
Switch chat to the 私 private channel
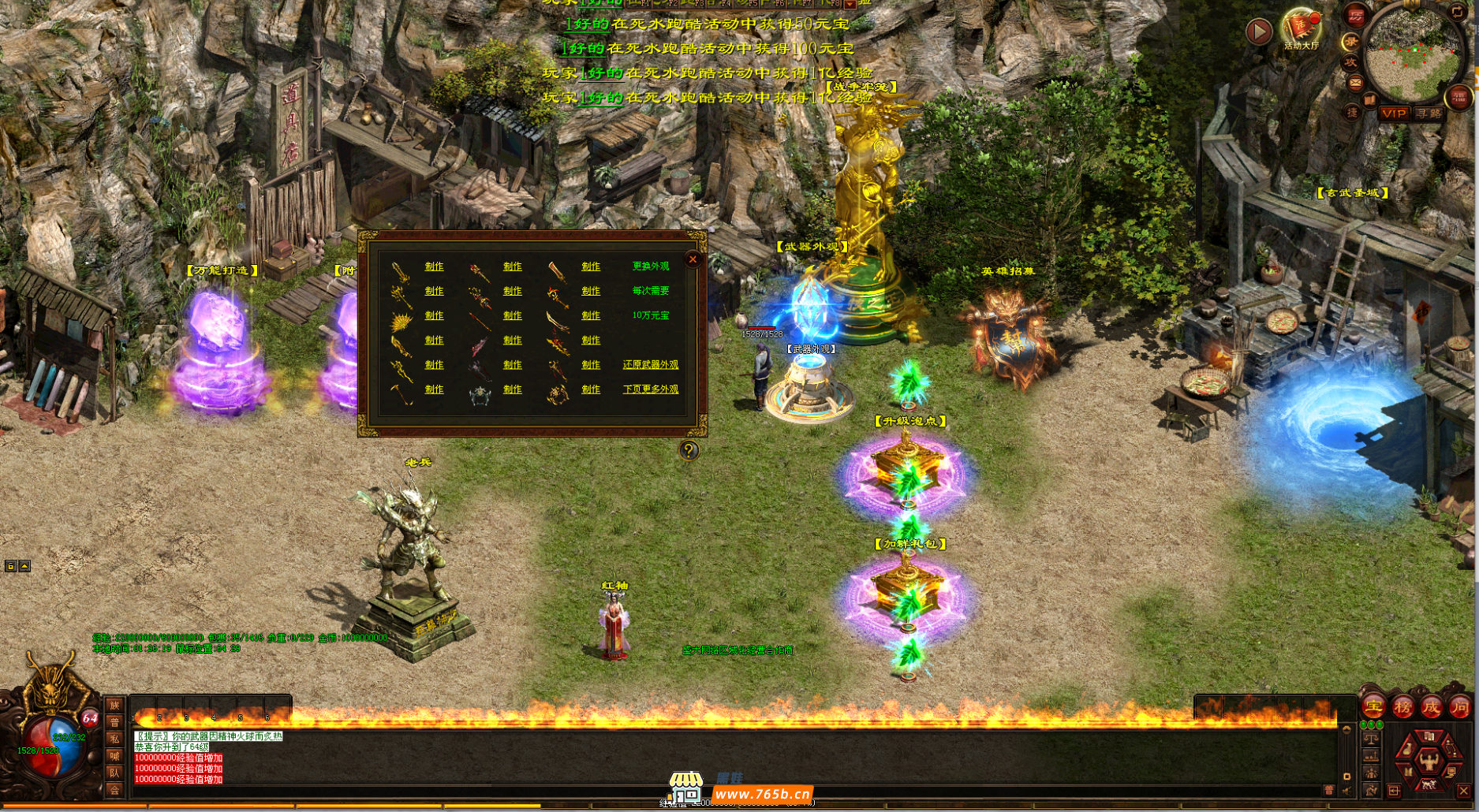point(114,739)
